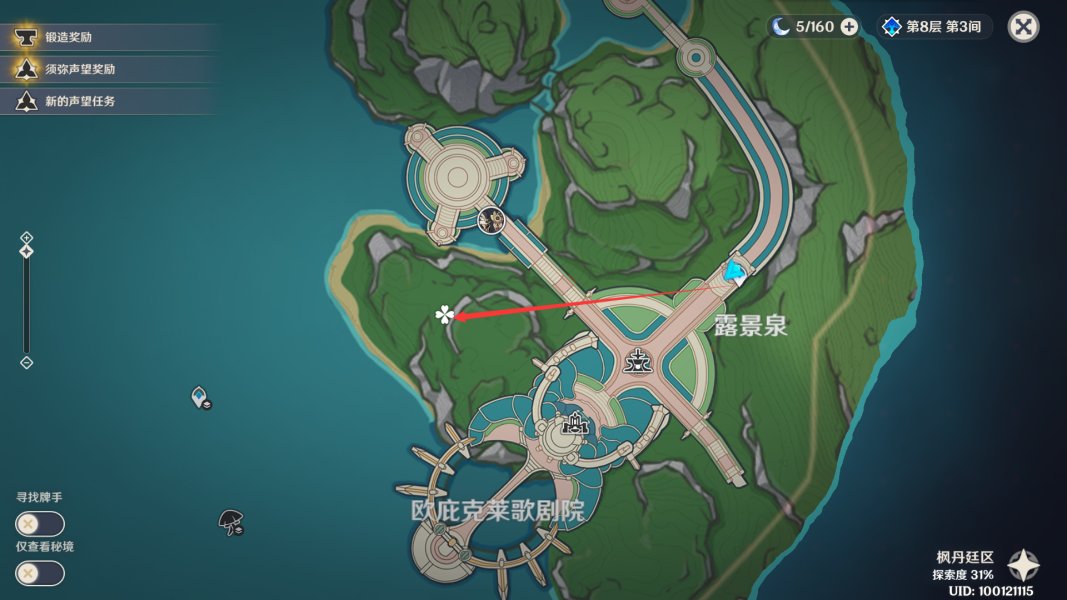This screenshot has height=600, width=1067.
Task: Select the round gear-emblem marker on the bridge
Action: [x=490, y=220]
